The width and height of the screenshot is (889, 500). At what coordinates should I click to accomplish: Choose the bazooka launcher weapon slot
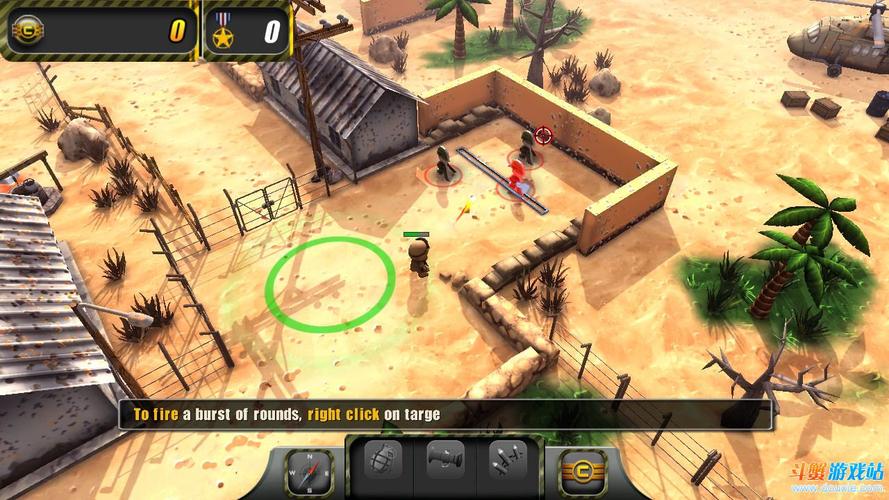tap(445, 461)
